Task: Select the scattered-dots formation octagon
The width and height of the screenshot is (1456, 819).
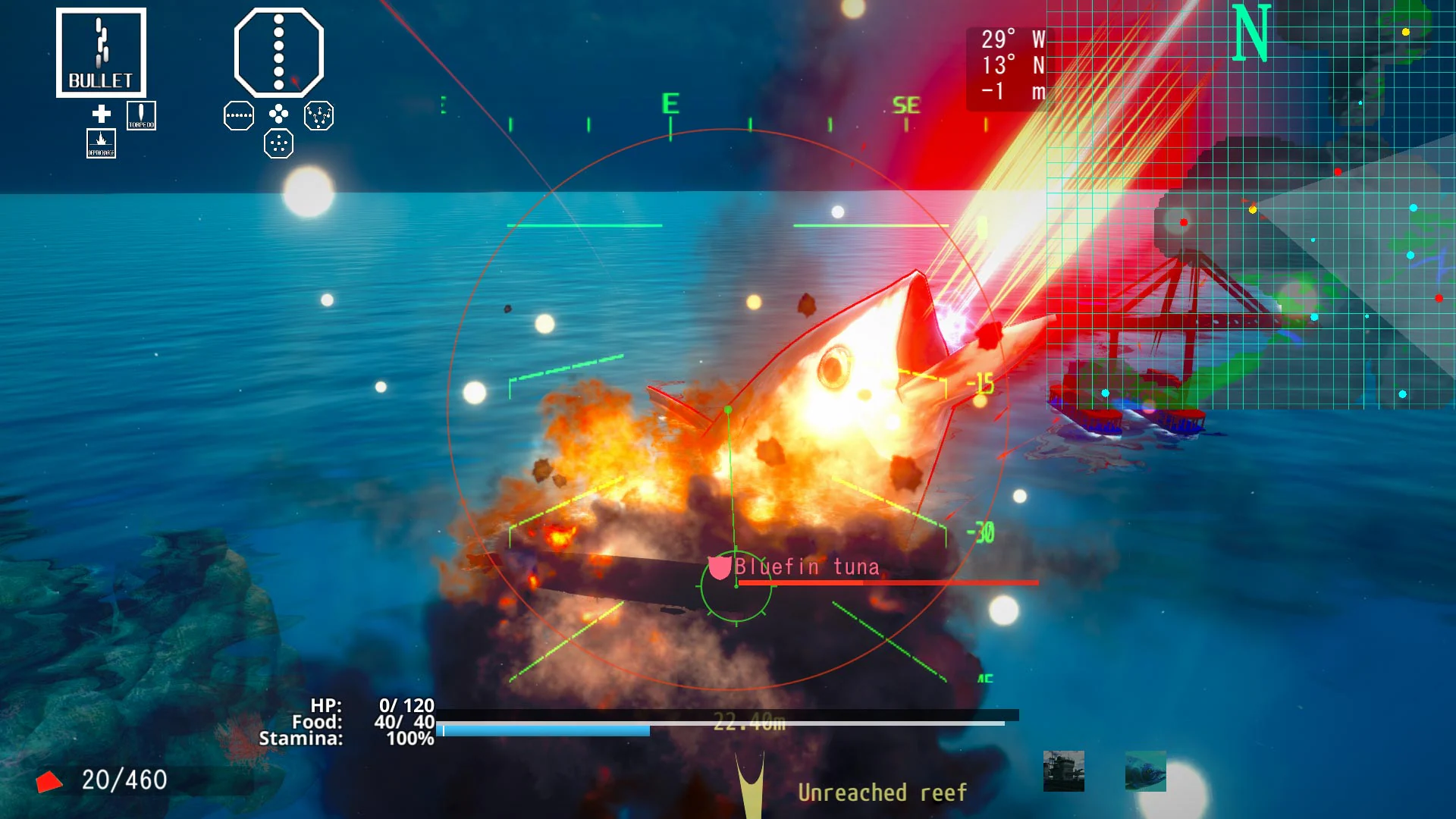Action: tap(279, 143)
